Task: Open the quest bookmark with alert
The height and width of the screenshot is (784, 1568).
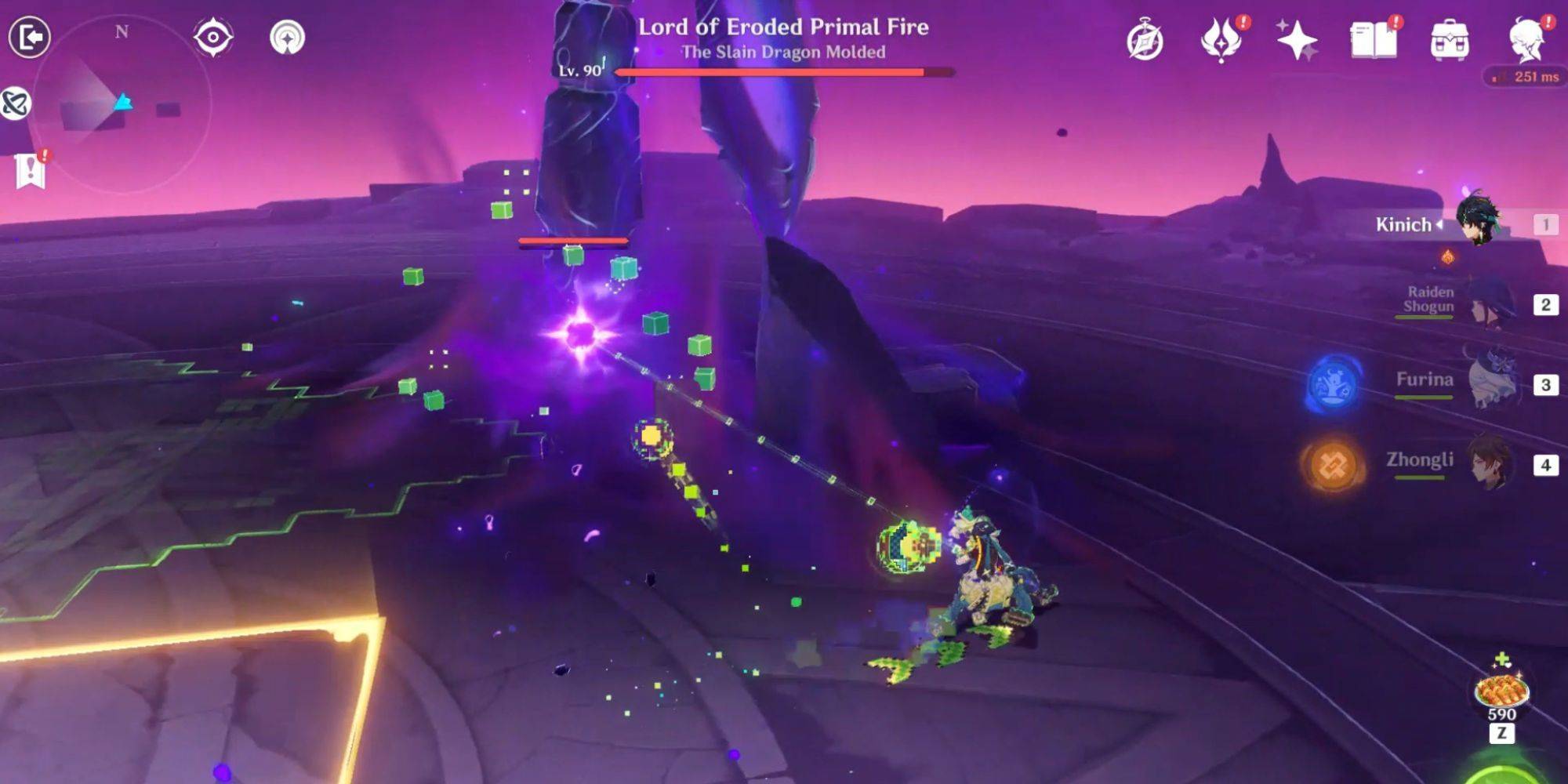Action: 30,169
